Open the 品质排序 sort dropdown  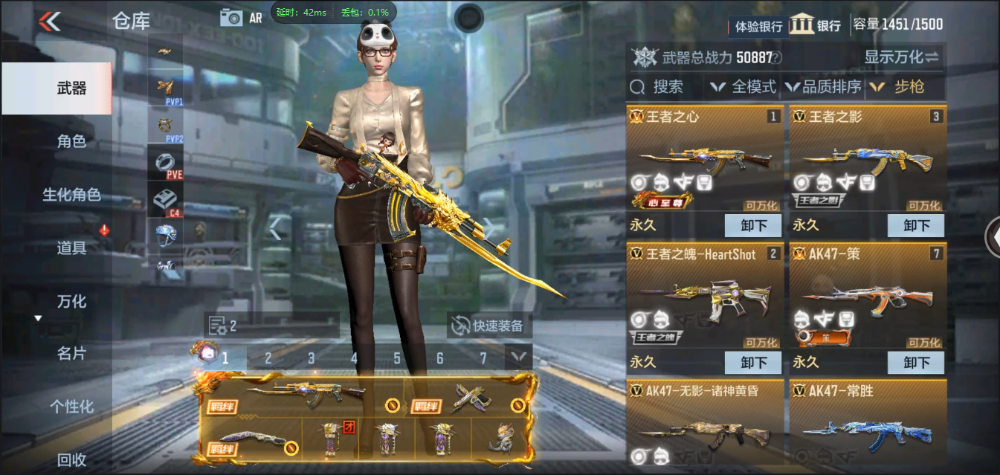824,87
